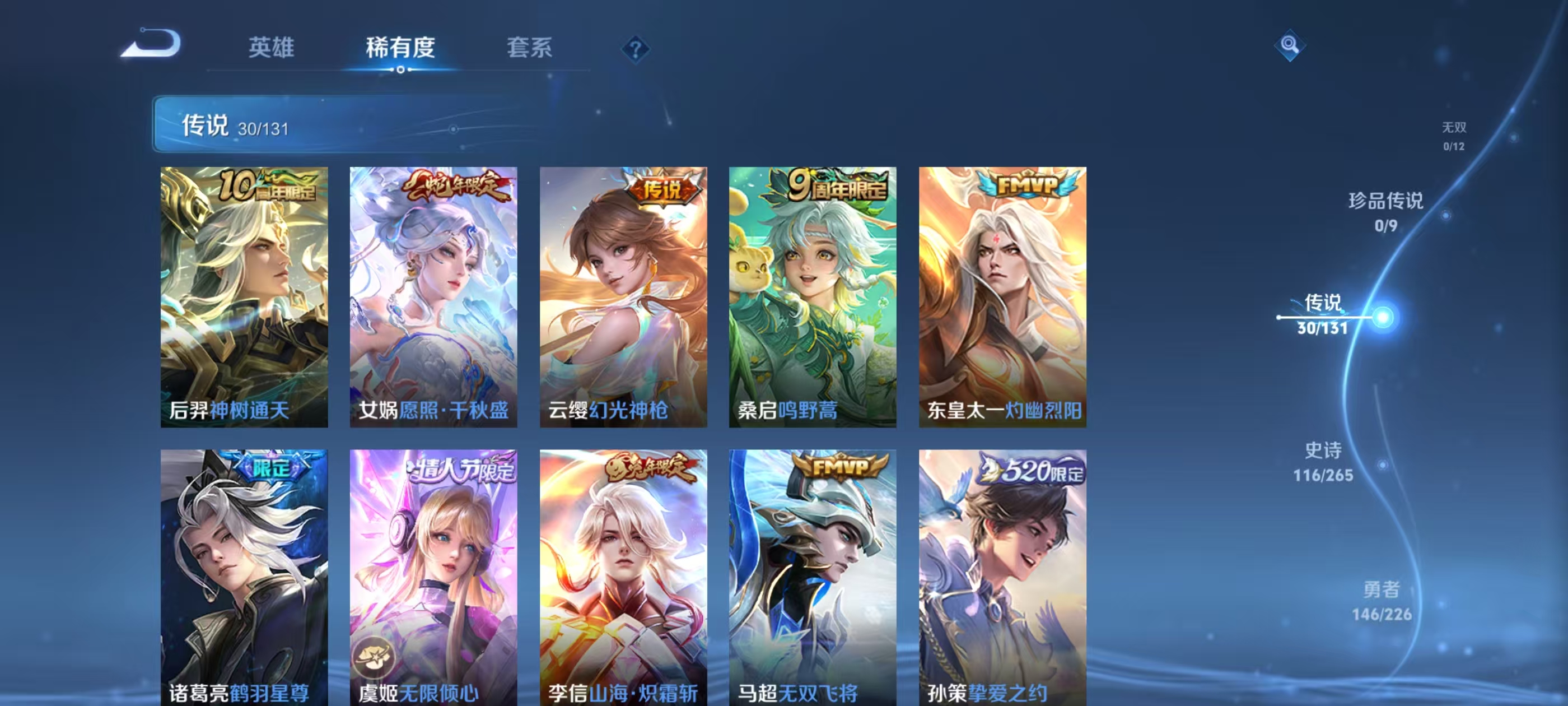
Task: Choose the 女娲 愿照·千秋盛 skin card
Action: click(x=433, y=296)
